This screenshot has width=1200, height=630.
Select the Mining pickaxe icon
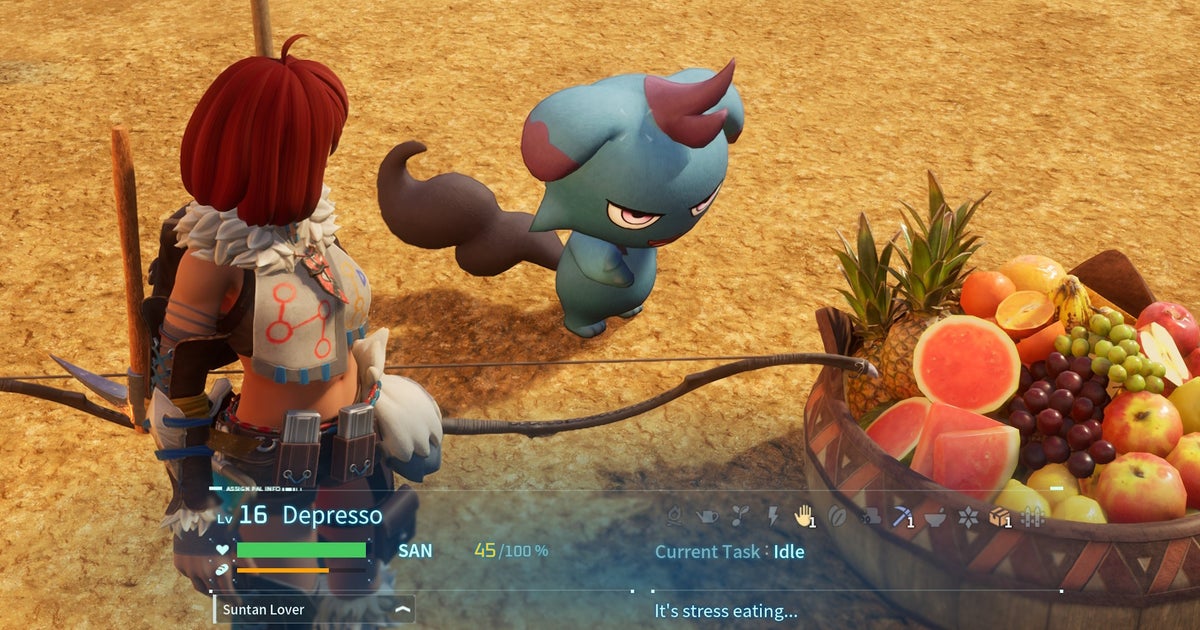[x=903, y=516]
